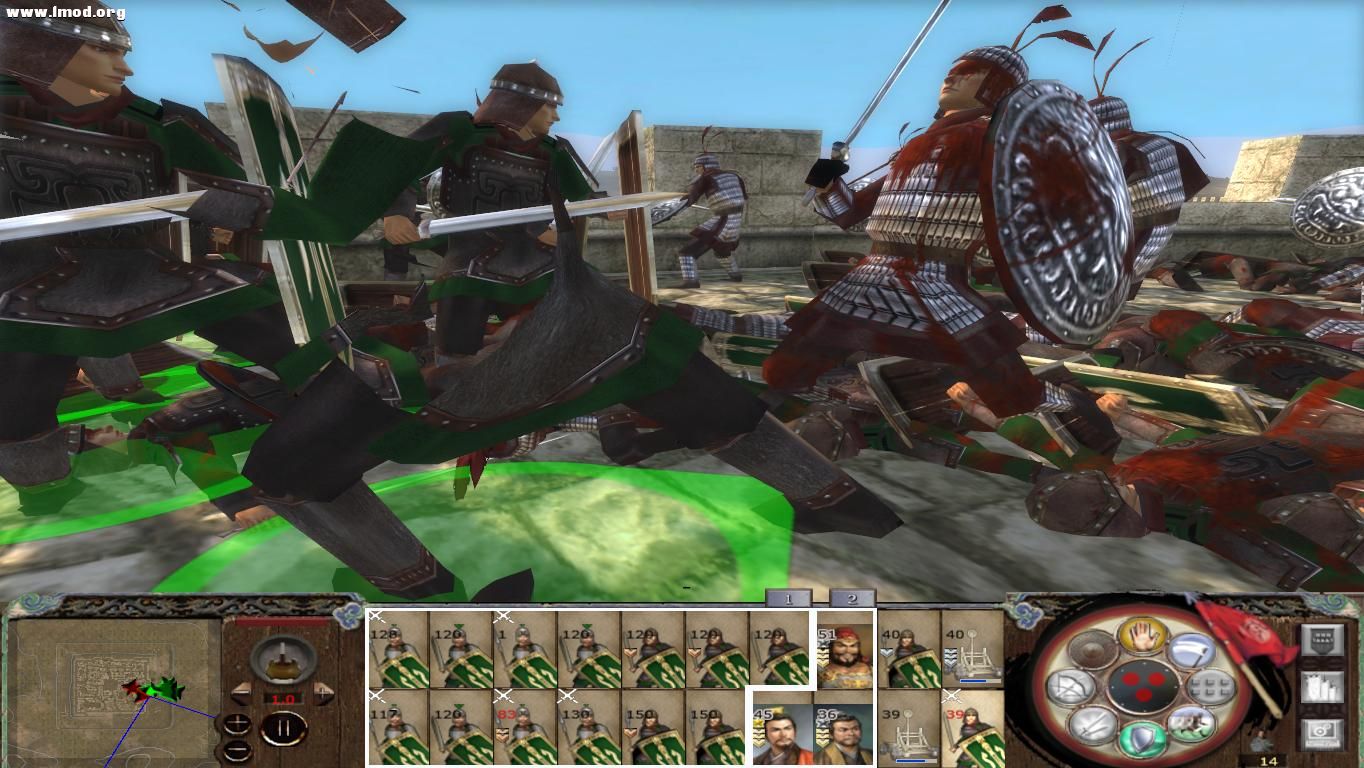Click the minus arrow to decrease battle speed
This screenshot has width=1364, height=768.
(x=240, y=693)
